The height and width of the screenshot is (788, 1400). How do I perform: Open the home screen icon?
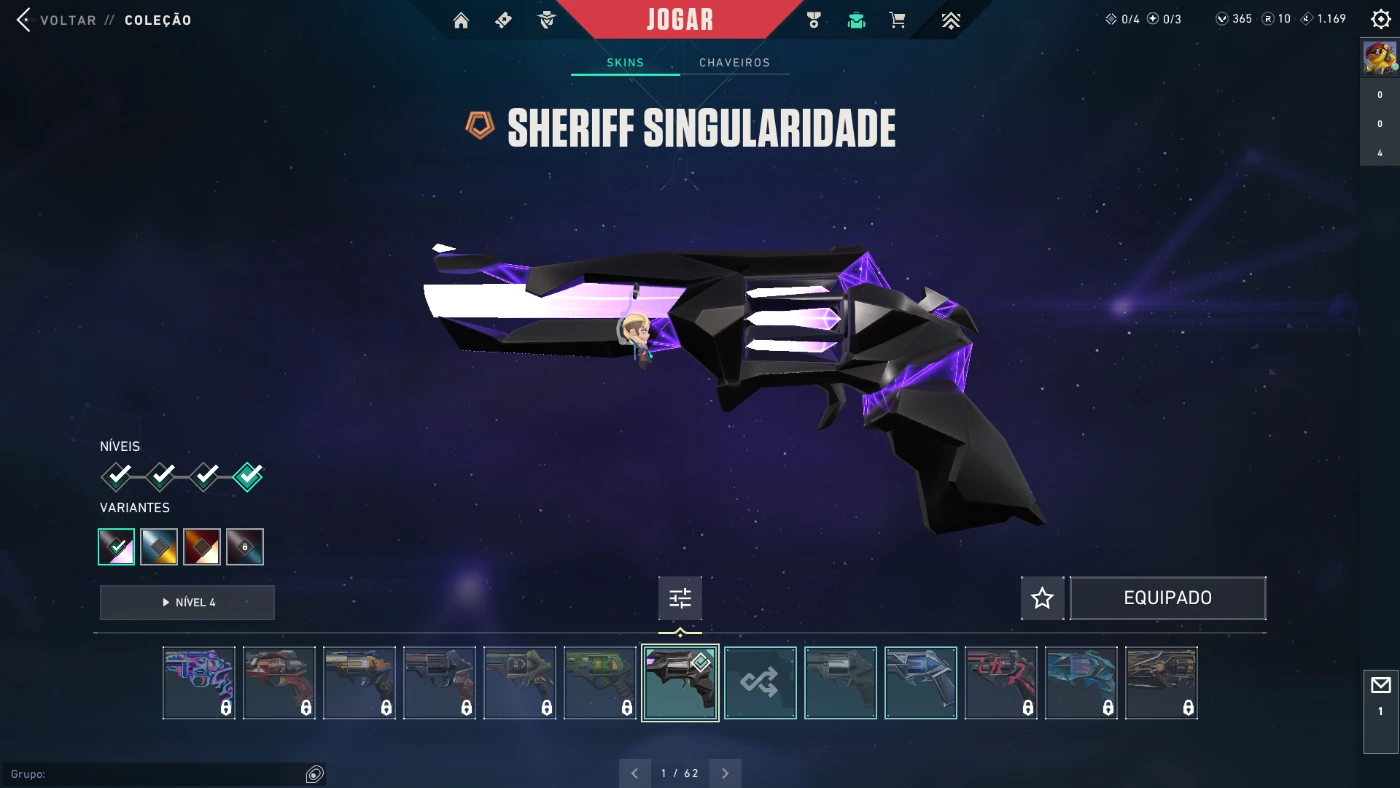coord(461,20)
